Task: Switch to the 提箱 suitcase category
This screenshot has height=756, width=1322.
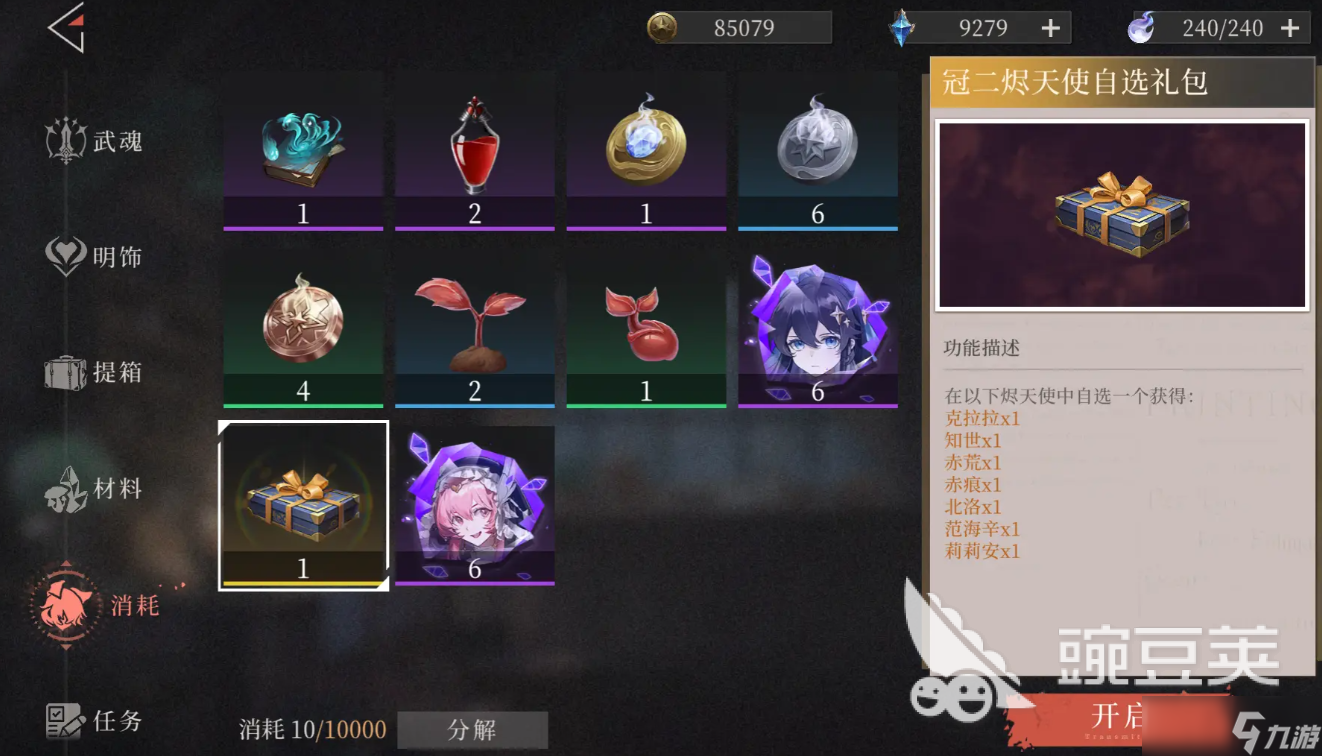Action: click(x=95, y=372)
